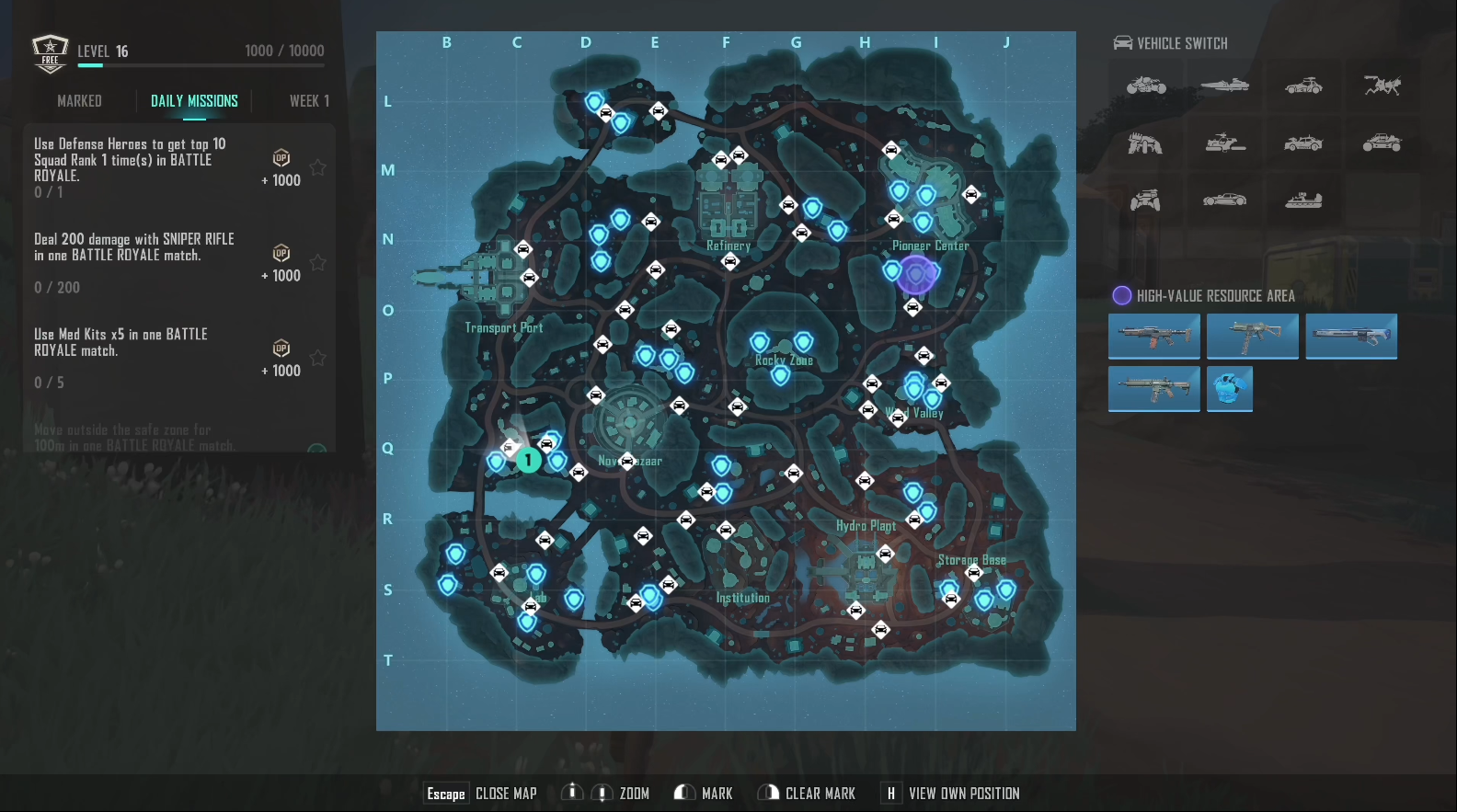Switch to the MARKED tab
Screen dimensions: 1457x812
point(79,101)
